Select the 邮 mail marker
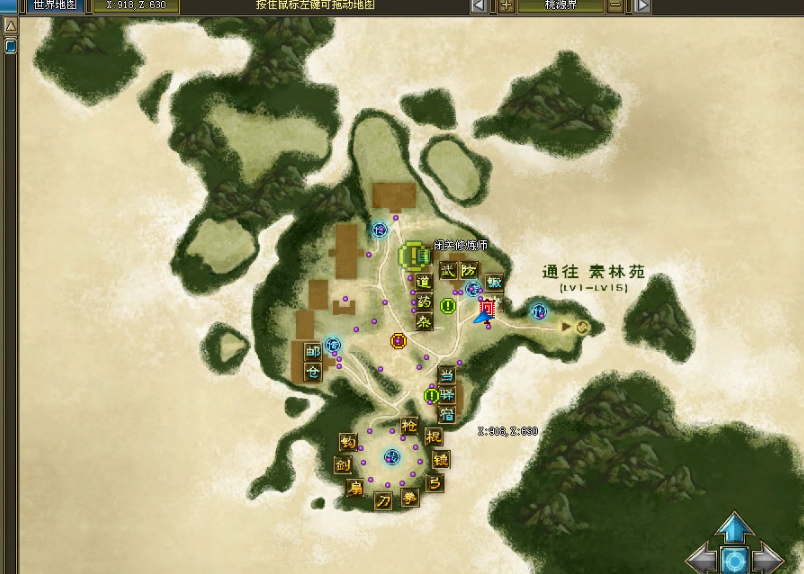This screenshot has width=804, height=574. click(x=313, y=352)
